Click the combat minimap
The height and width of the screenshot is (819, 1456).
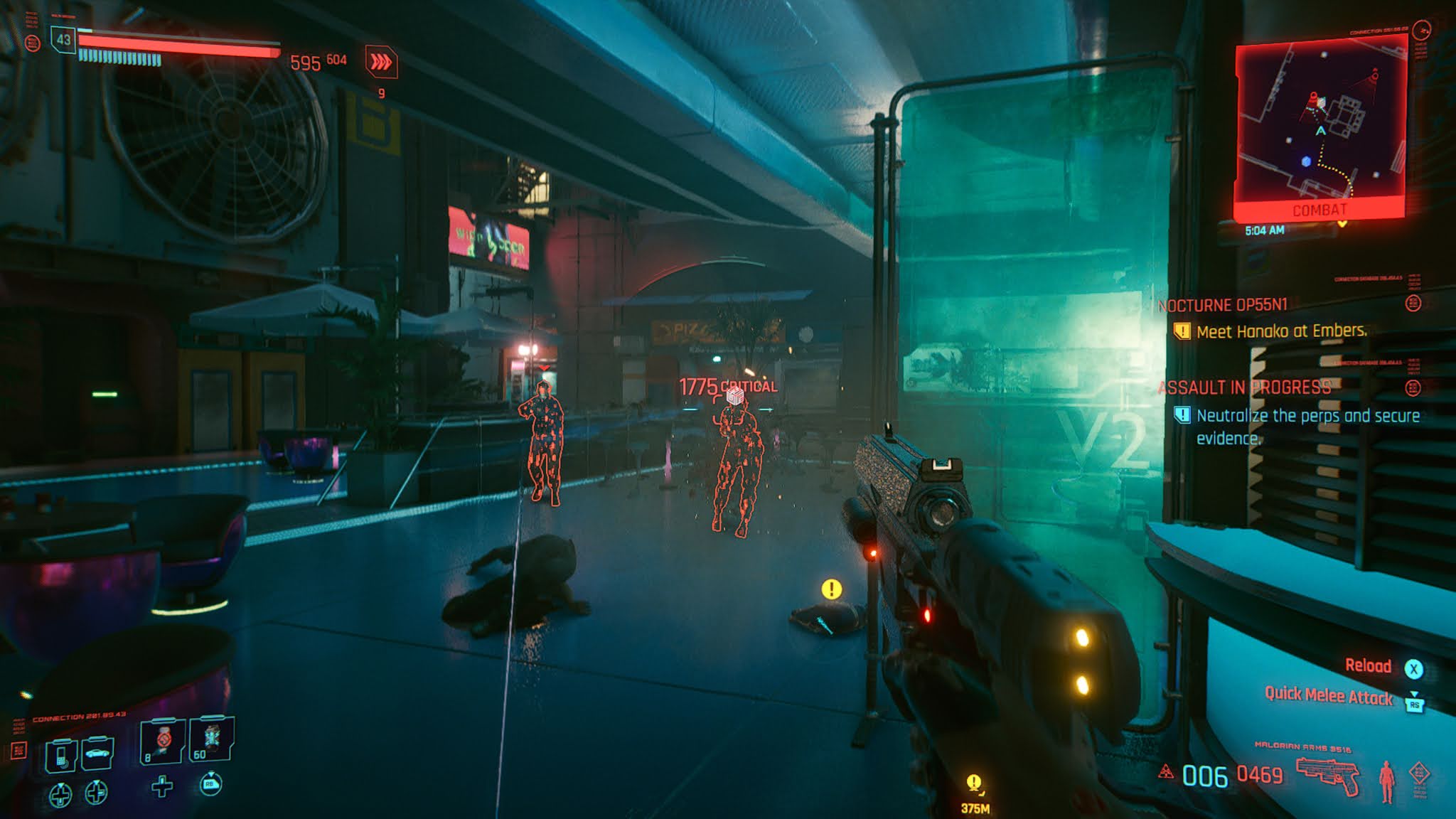point(1320,128)
